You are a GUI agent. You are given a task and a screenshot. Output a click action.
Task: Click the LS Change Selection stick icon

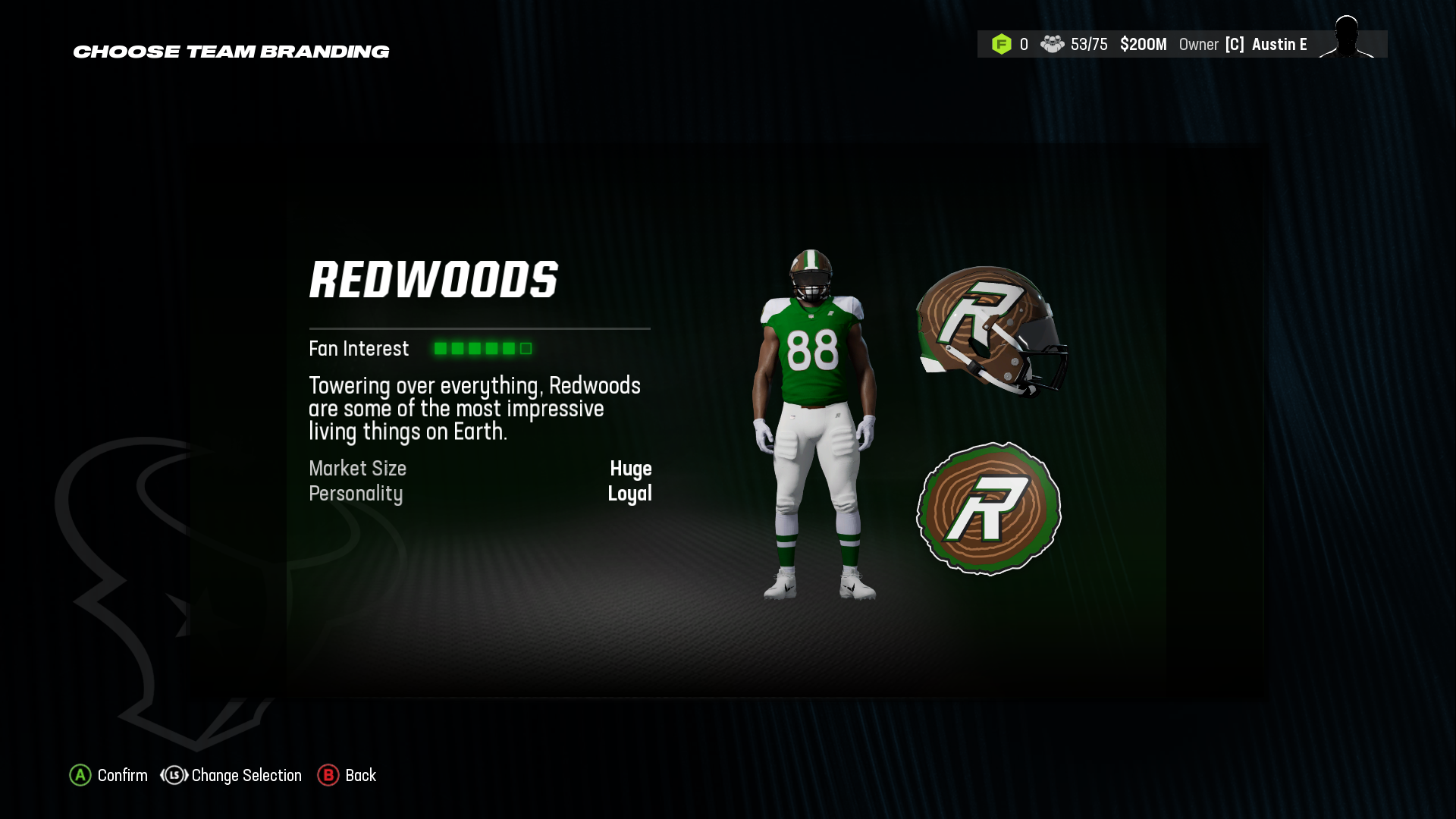pos(173,776)
